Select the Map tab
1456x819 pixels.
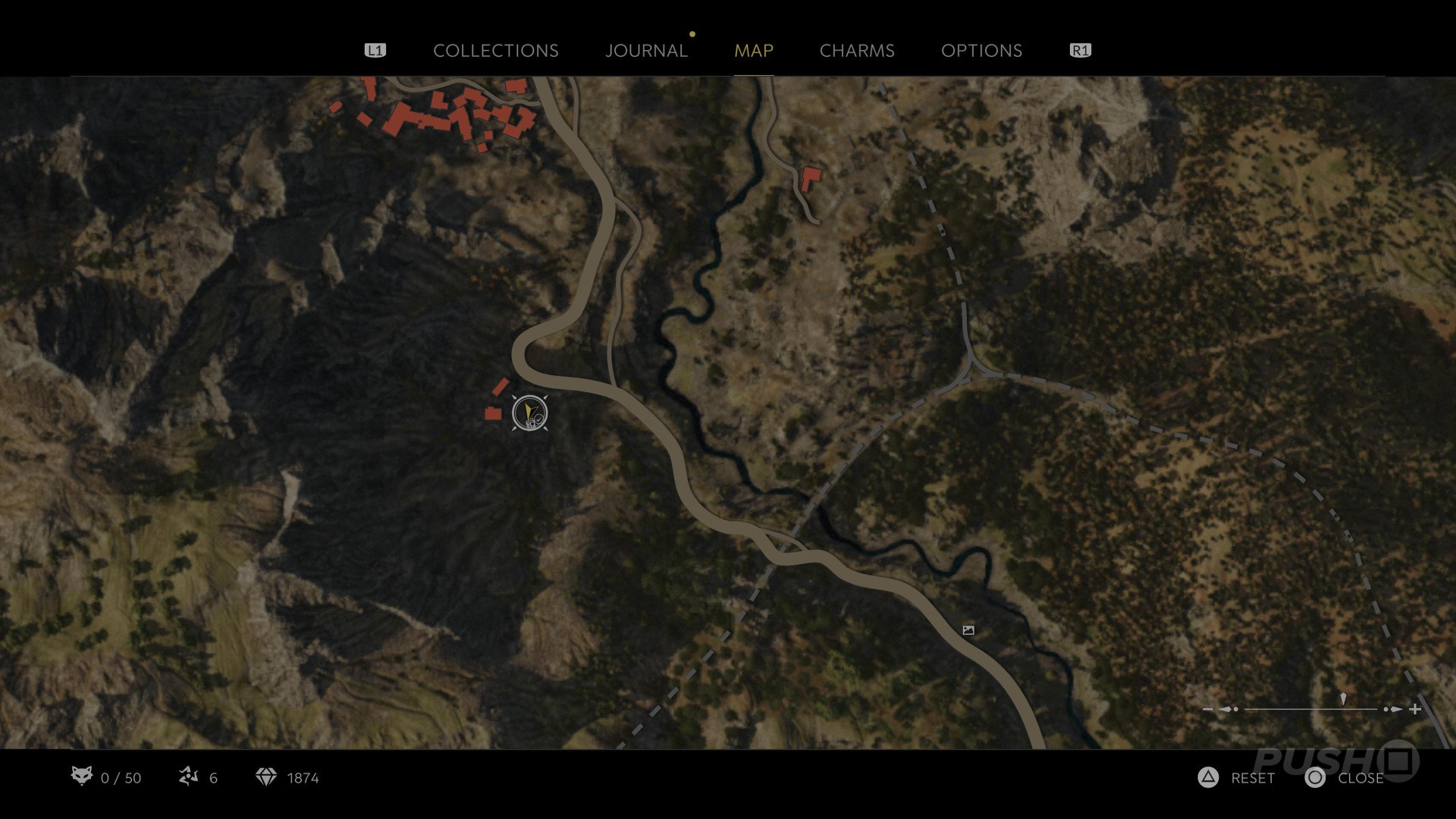click(x=753, y=51)
